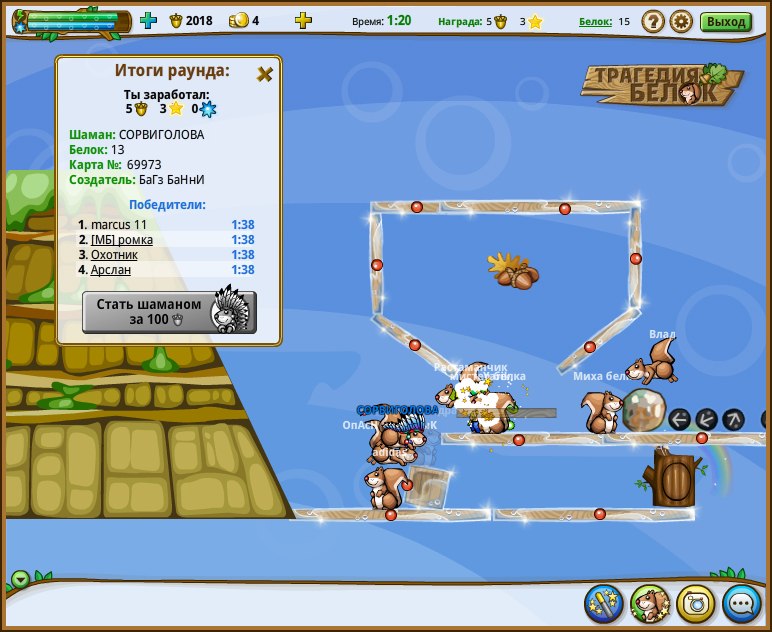The image size is (772, 632).
Task: Open the squirrel profile button
Action: [x=649, y=603]
